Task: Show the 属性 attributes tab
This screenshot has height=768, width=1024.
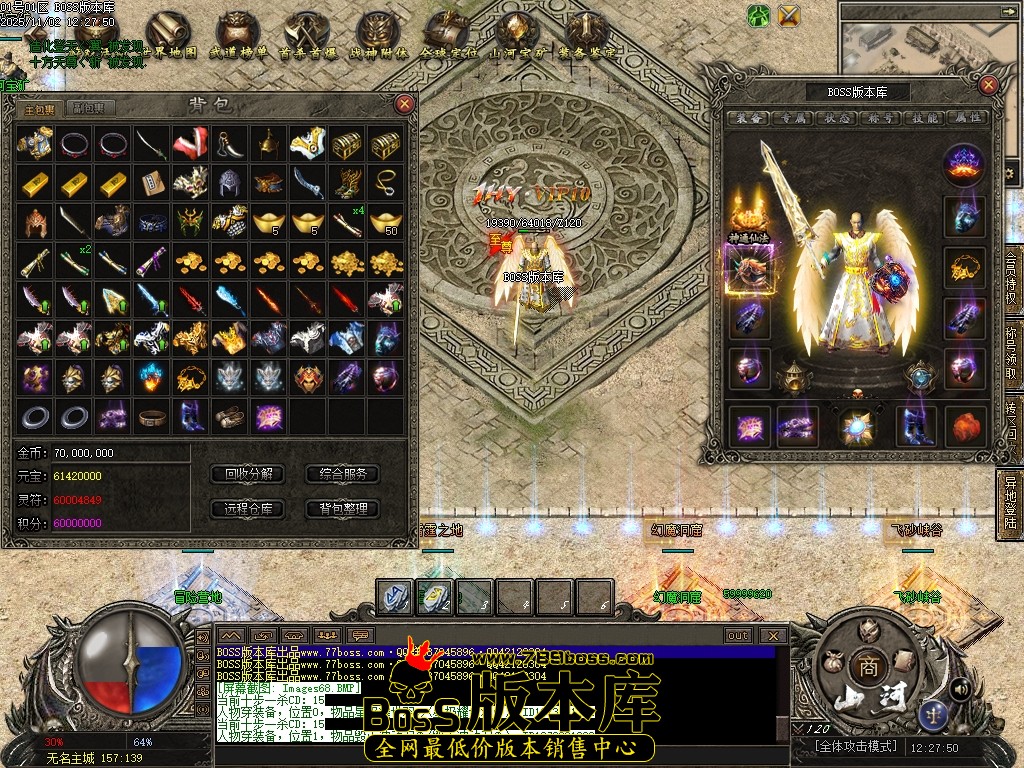Action: pyautogui.click(x=967, y=118)
